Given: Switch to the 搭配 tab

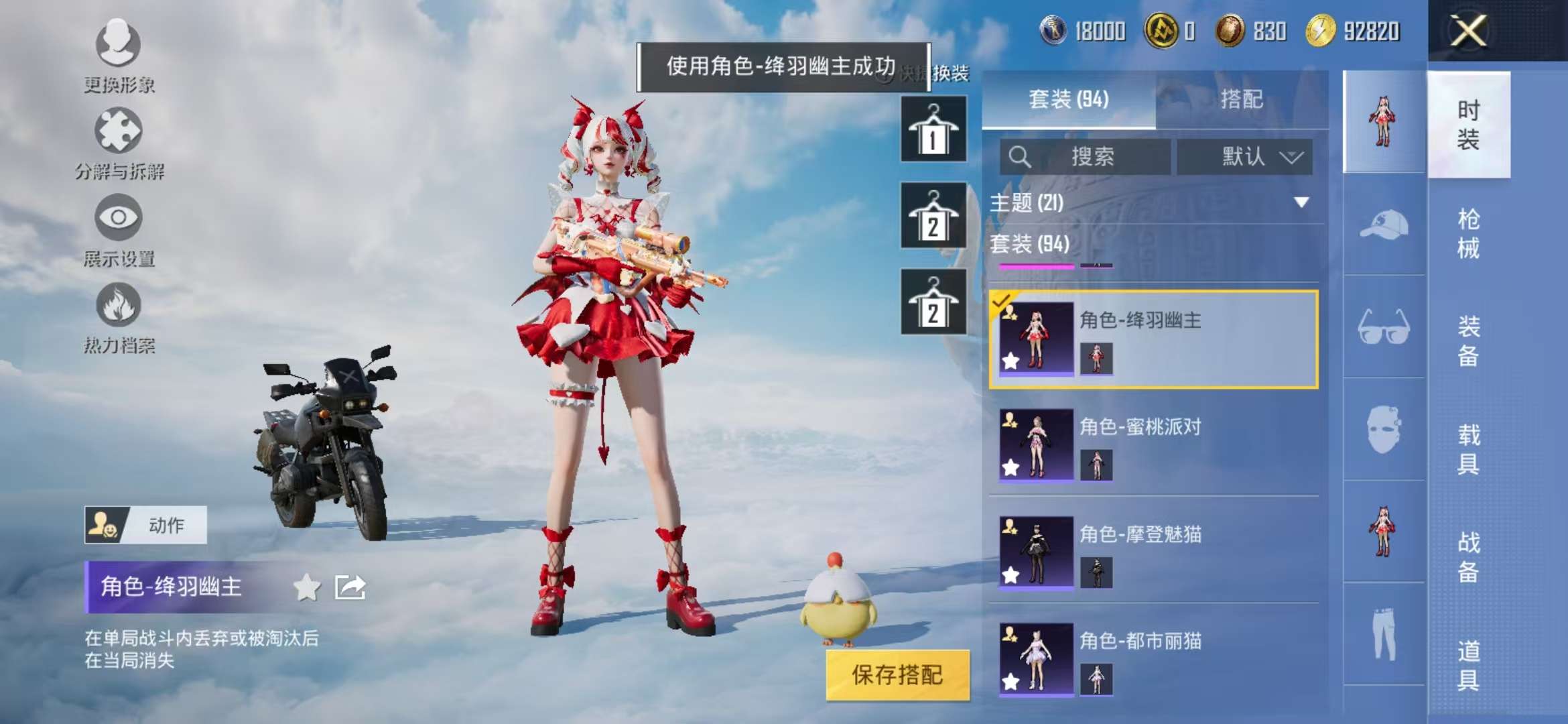Looking at the screenshot, I should pos(1244,99).
